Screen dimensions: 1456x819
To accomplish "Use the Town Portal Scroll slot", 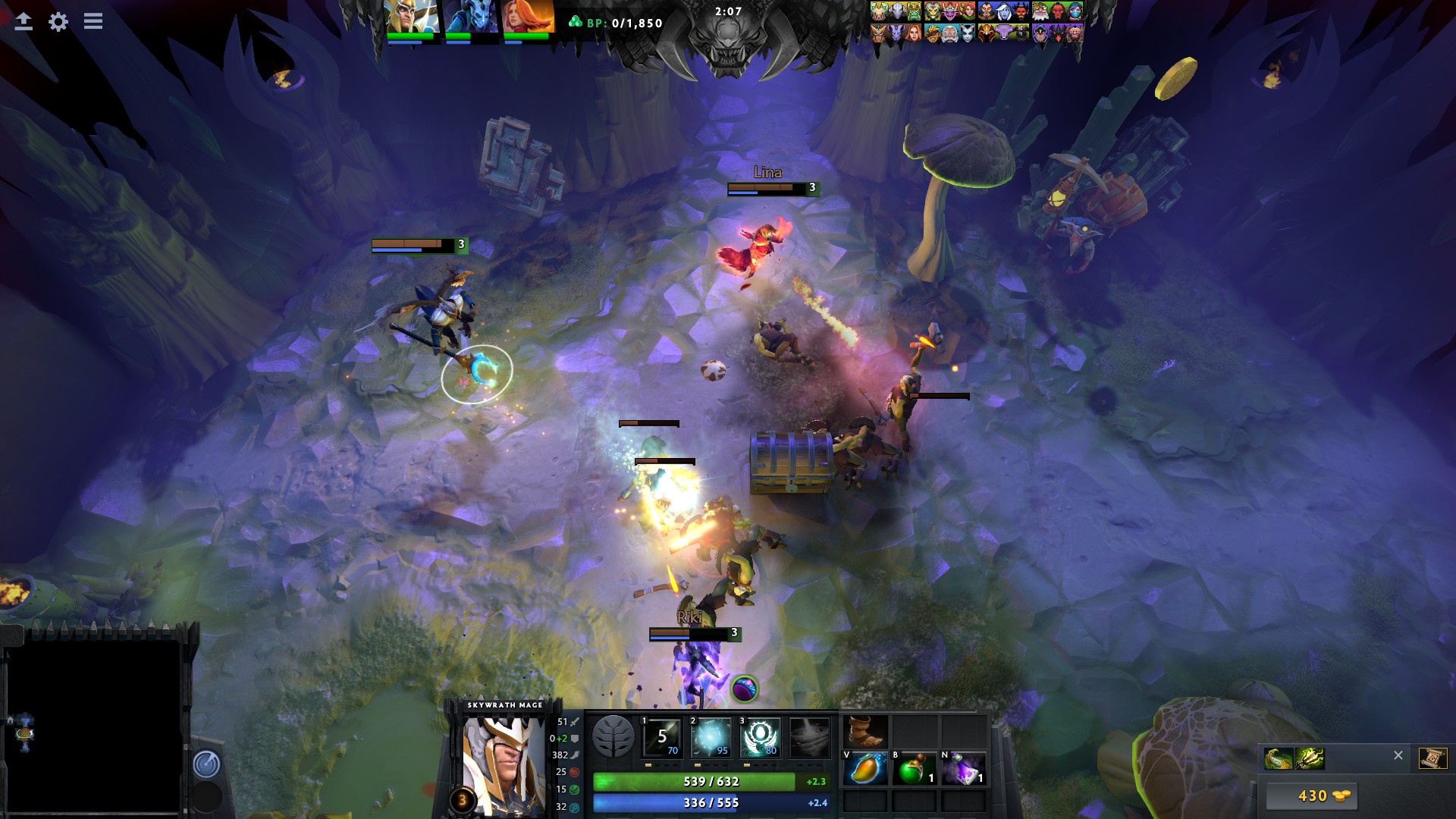I will 1432,758.
